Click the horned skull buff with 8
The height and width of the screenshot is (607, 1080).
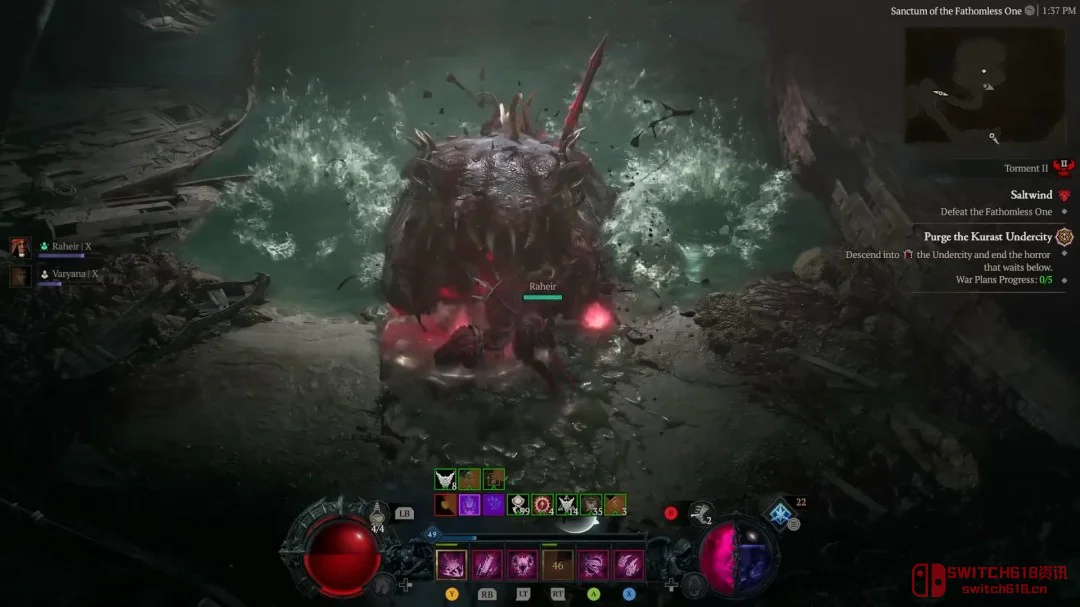[x=445, y=480]
